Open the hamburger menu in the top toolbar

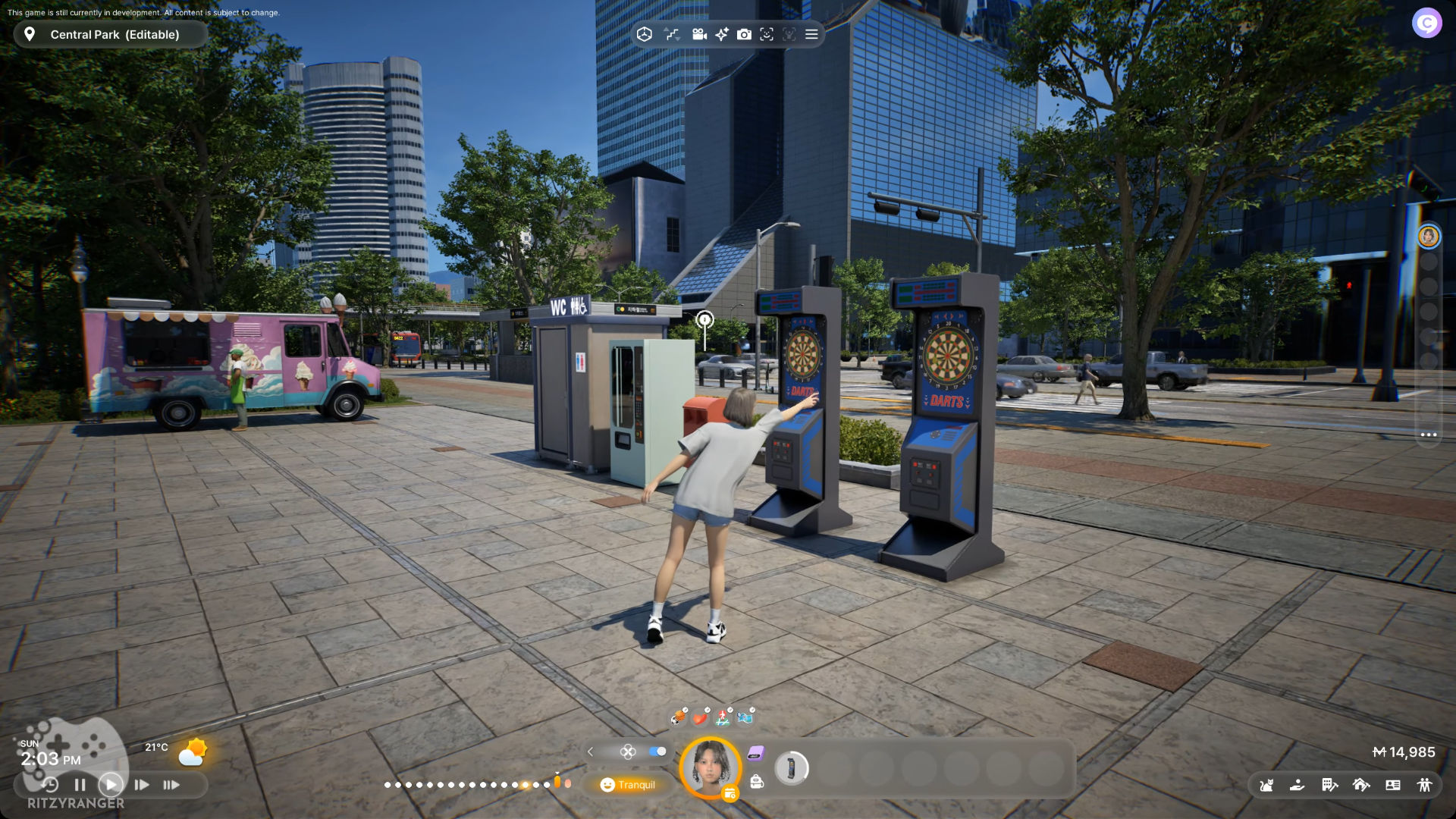811,34
